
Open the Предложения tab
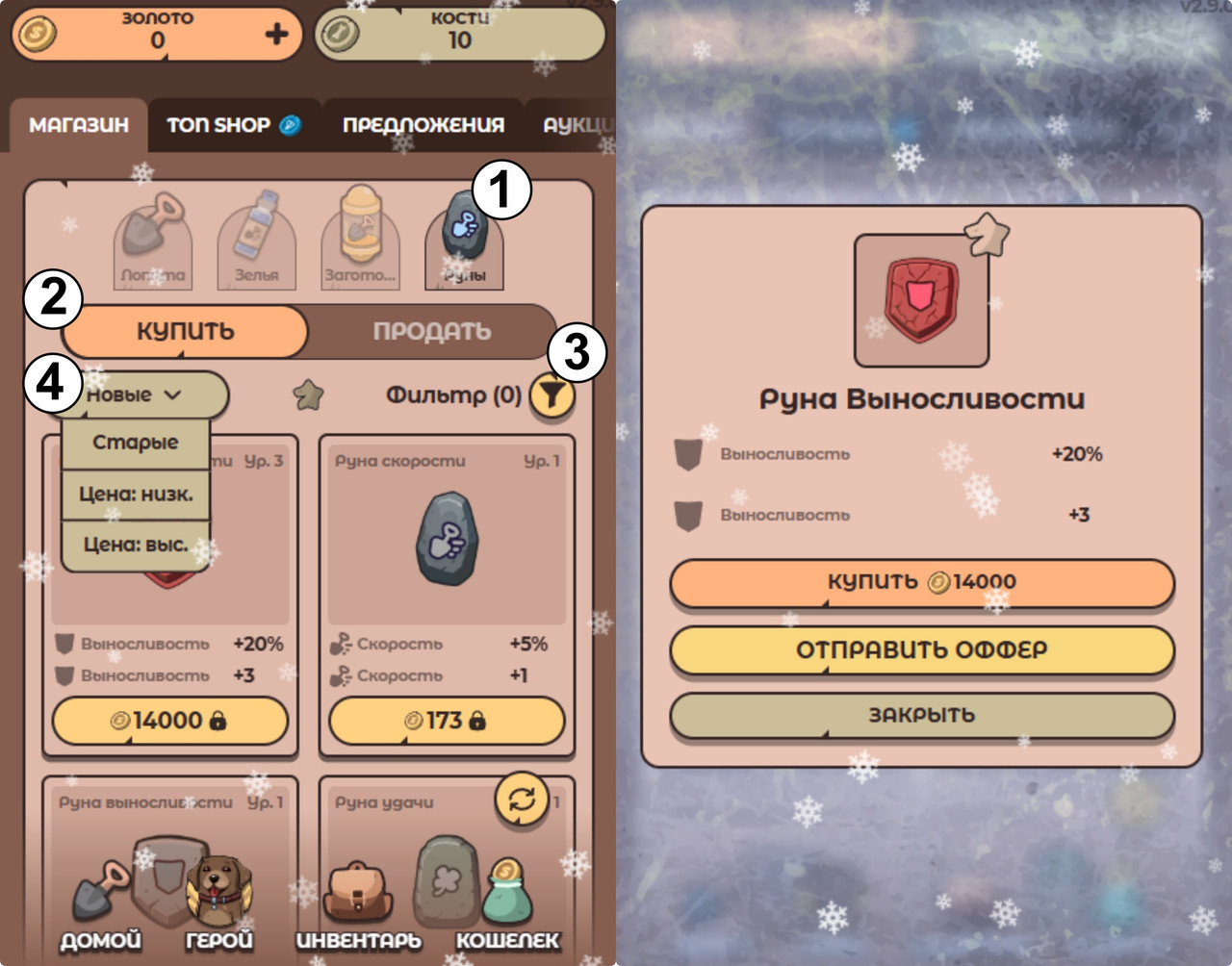point(423,125)
